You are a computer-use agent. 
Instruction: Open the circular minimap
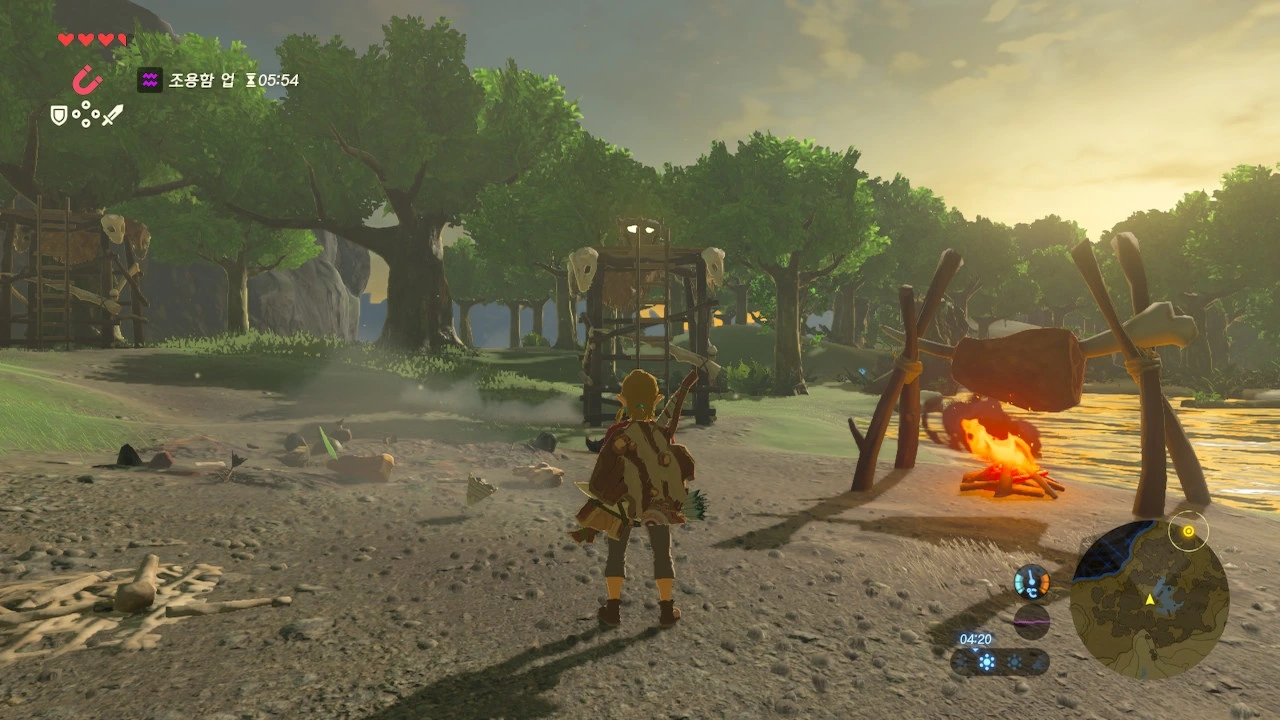[x=1149, y=600]
